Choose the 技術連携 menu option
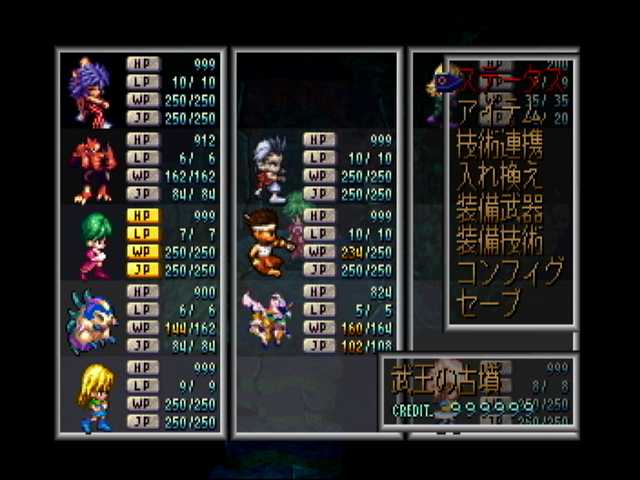 point(500,144)
